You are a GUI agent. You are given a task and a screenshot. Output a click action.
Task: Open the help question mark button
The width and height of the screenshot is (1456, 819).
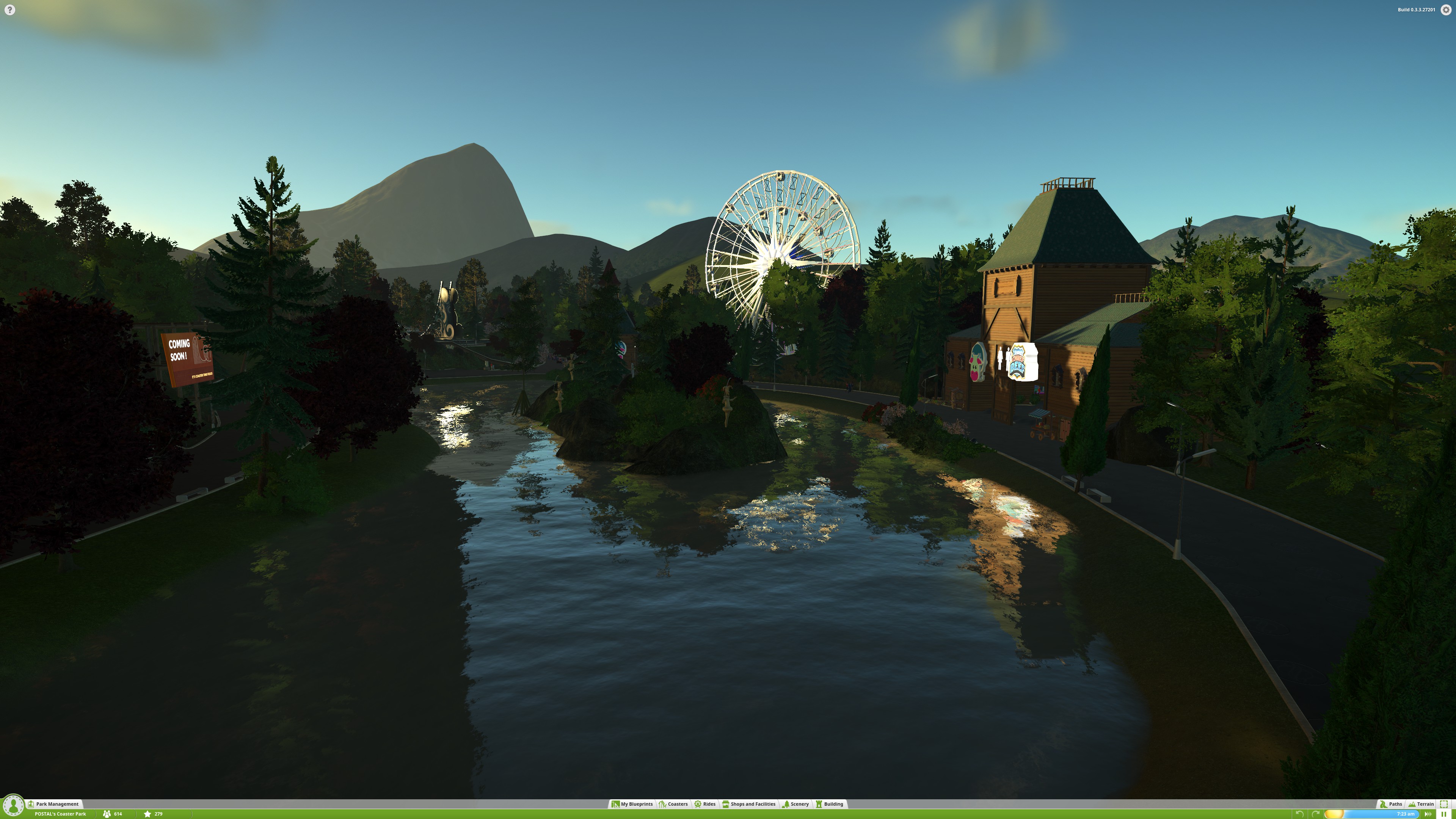[x=9, y=9]
